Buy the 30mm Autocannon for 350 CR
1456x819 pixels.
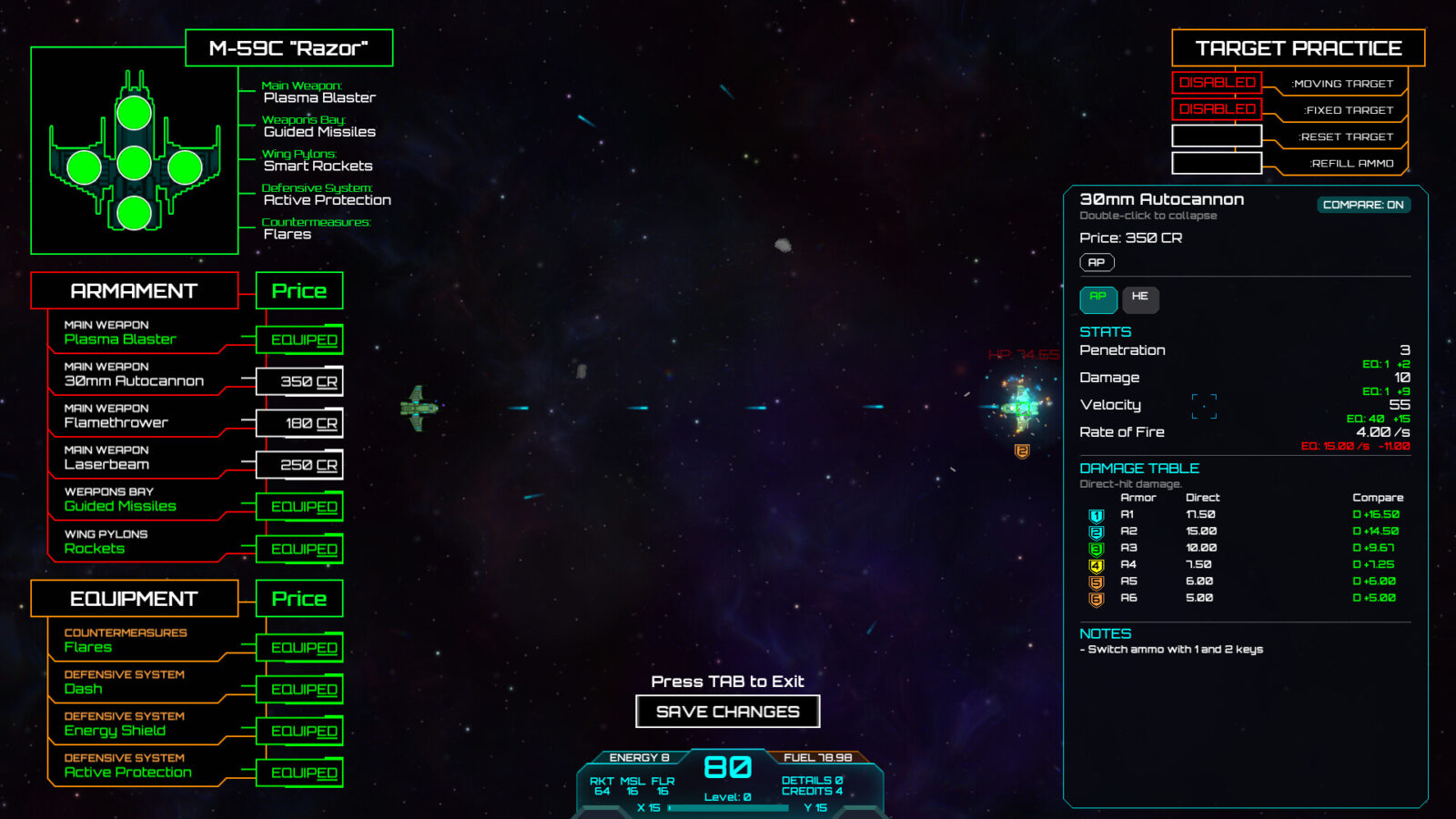(x=299, y=382)
